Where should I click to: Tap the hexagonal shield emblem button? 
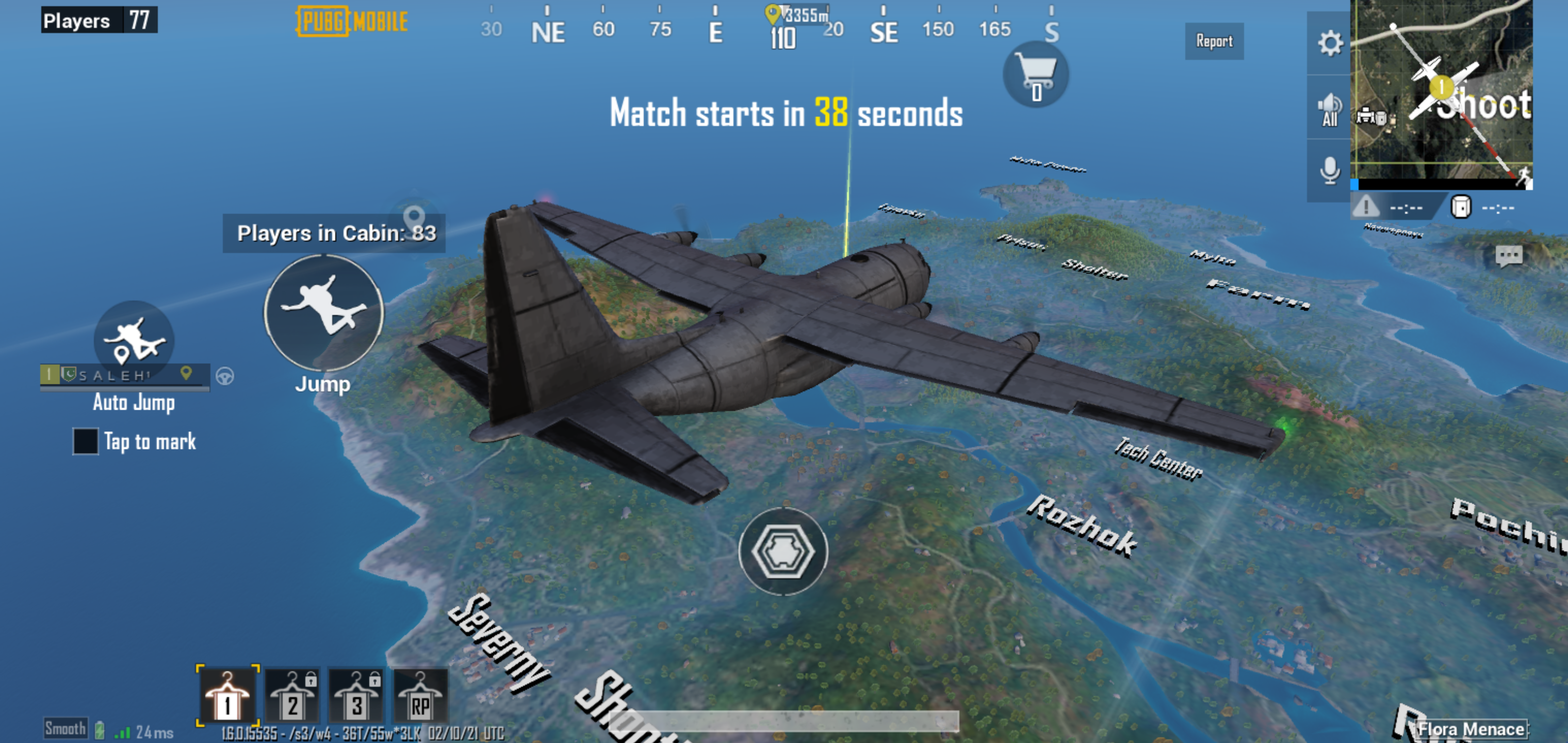tap(785, 551)
